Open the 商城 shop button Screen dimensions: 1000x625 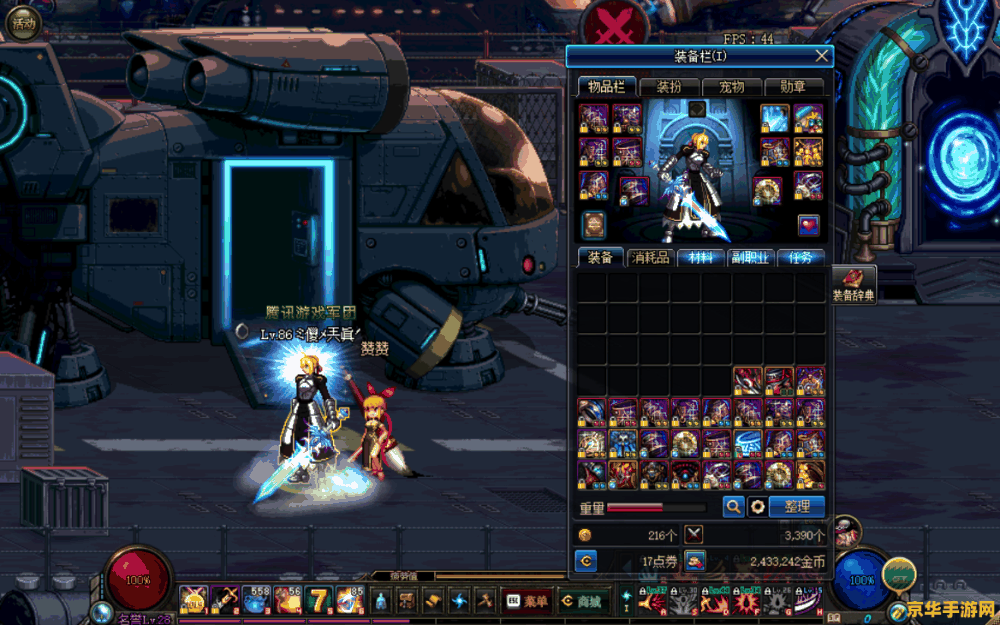click(581, 601)
